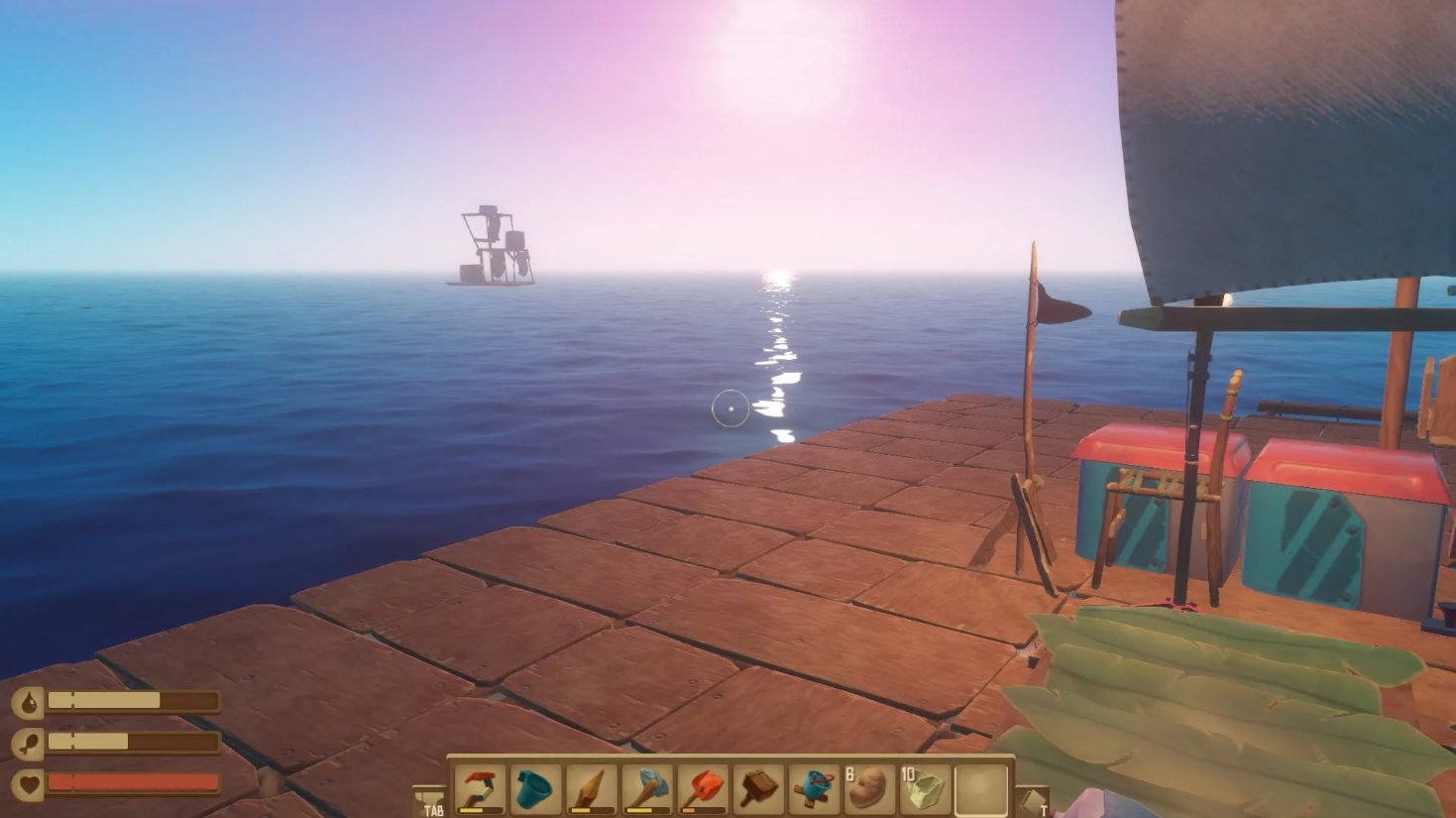Expand the T tab beside the hotbar
The width and height of the screenshot is (1456, 818).
[x=1034, y=799]
